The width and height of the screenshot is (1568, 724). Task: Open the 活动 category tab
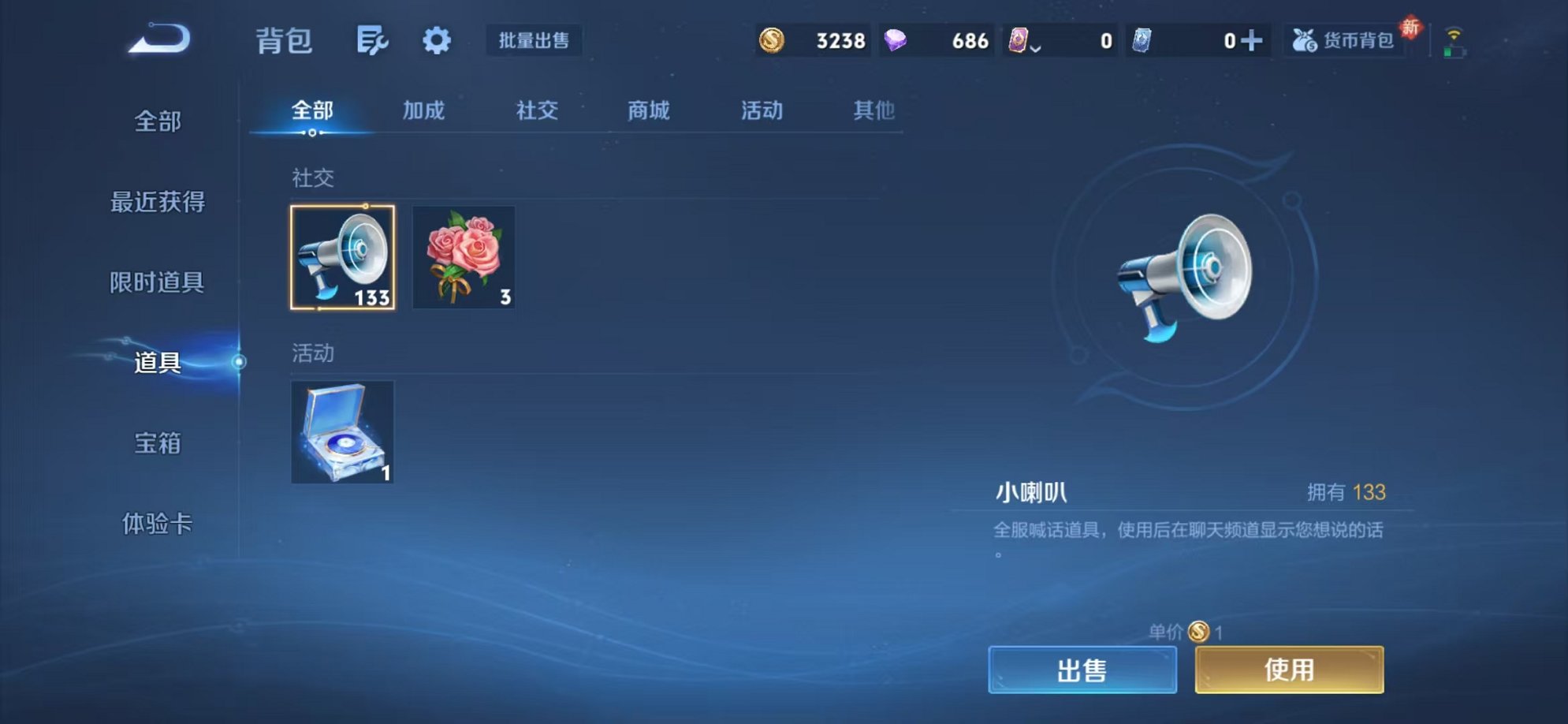point(762,111)
